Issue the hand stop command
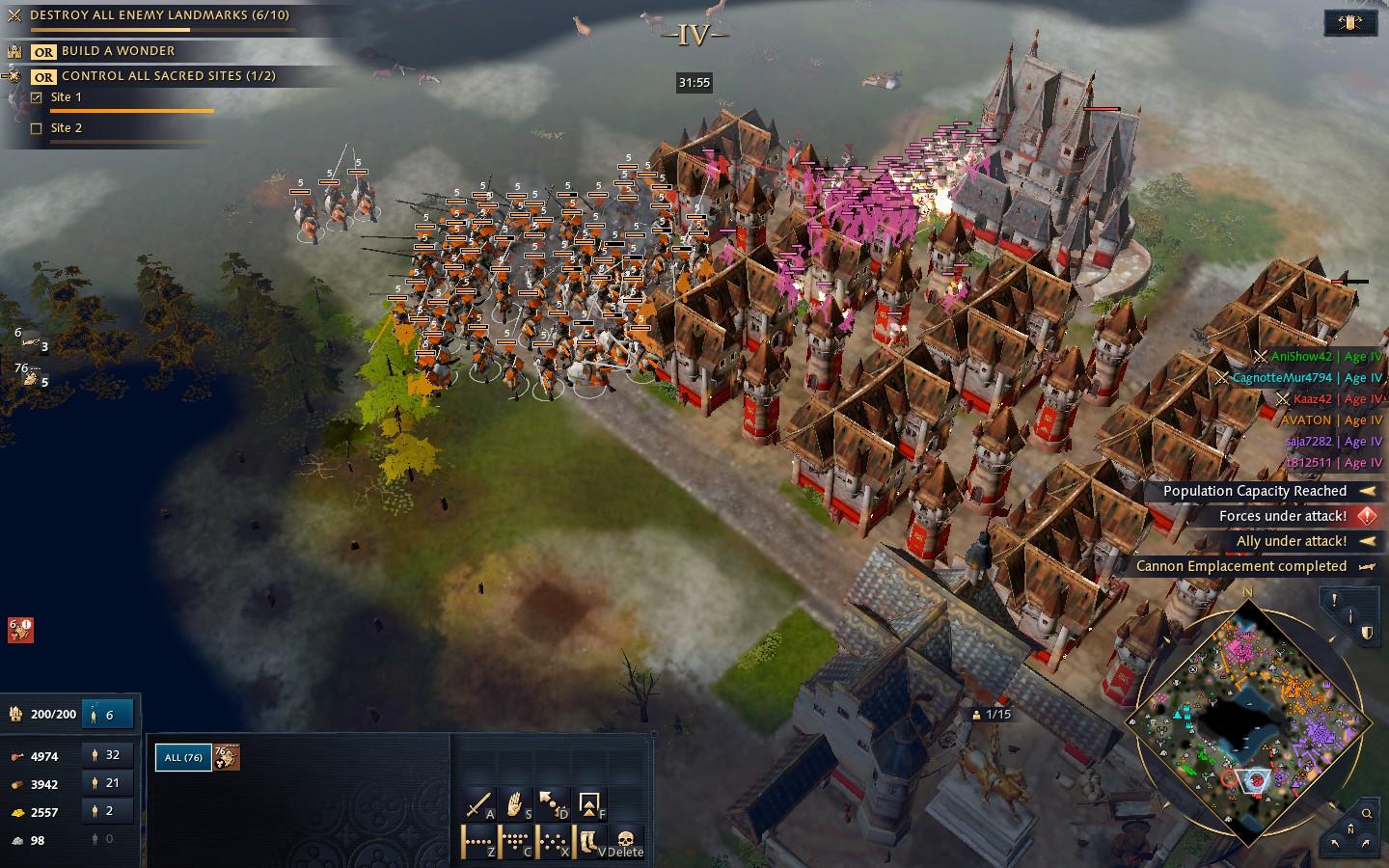 pyautogui.click(x=516, y=803)
